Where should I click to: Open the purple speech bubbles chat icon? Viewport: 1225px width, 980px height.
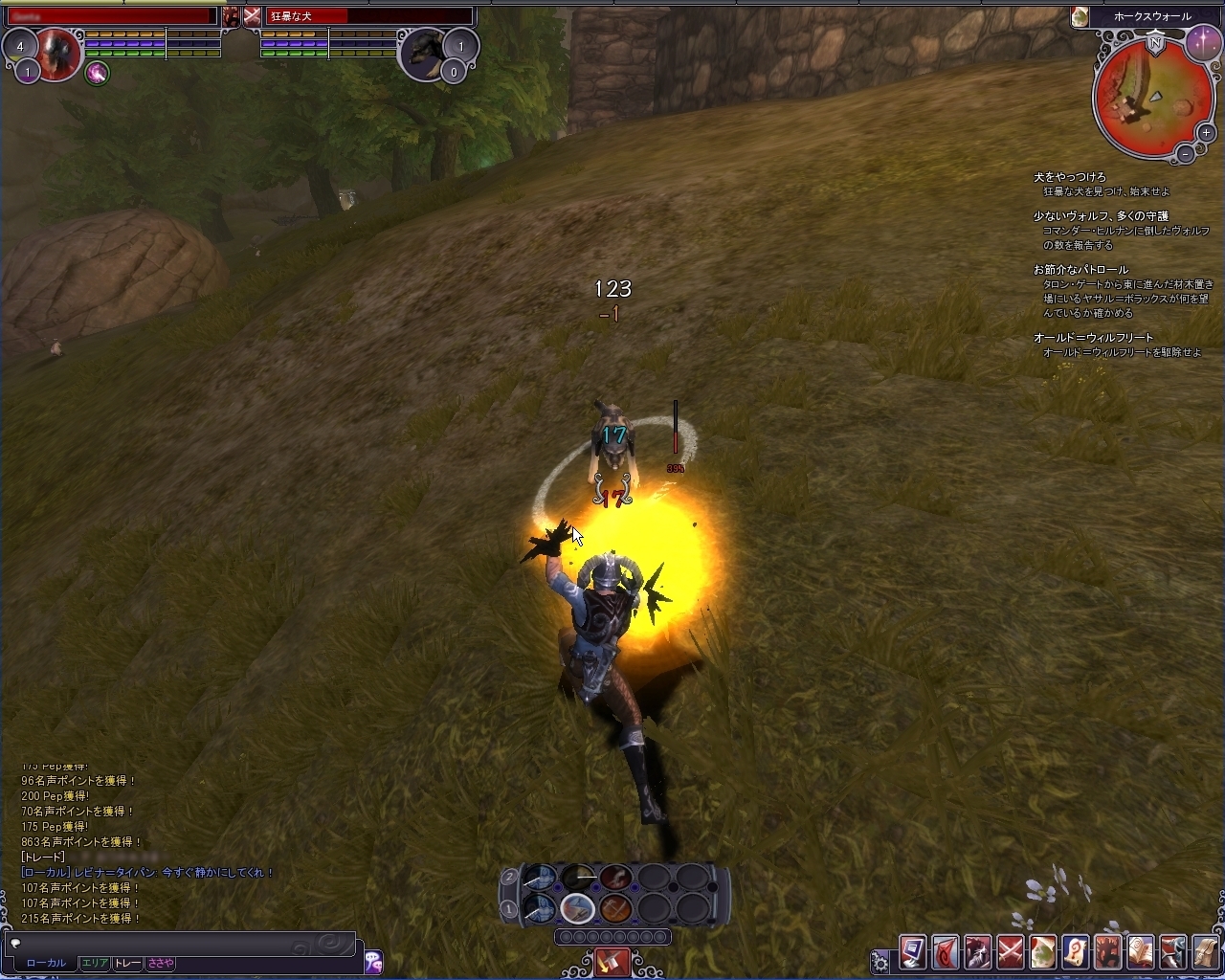coord(373,961)
